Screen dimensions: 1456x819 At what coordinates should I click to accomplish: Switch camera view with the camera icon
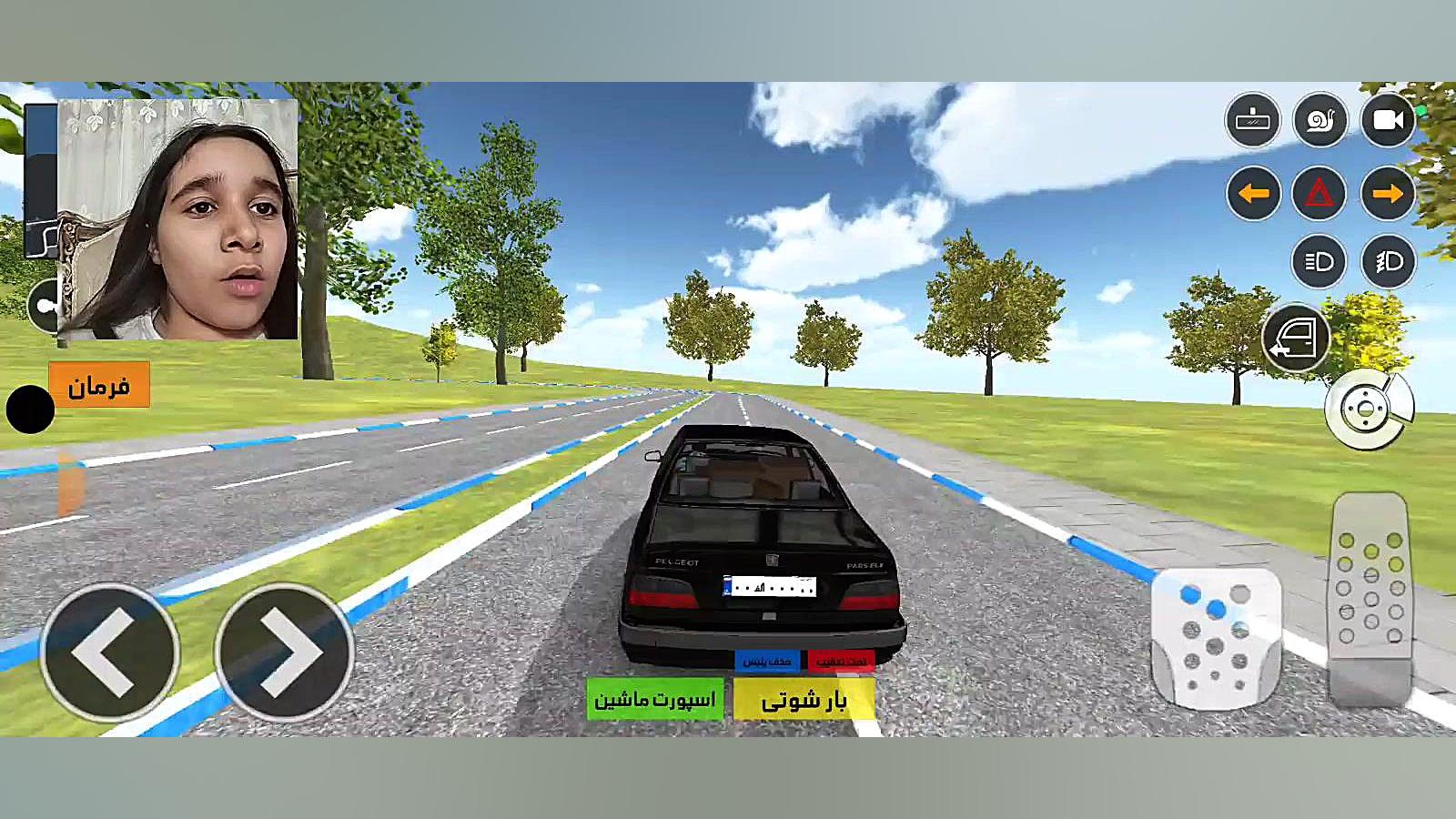(1388, 120)
